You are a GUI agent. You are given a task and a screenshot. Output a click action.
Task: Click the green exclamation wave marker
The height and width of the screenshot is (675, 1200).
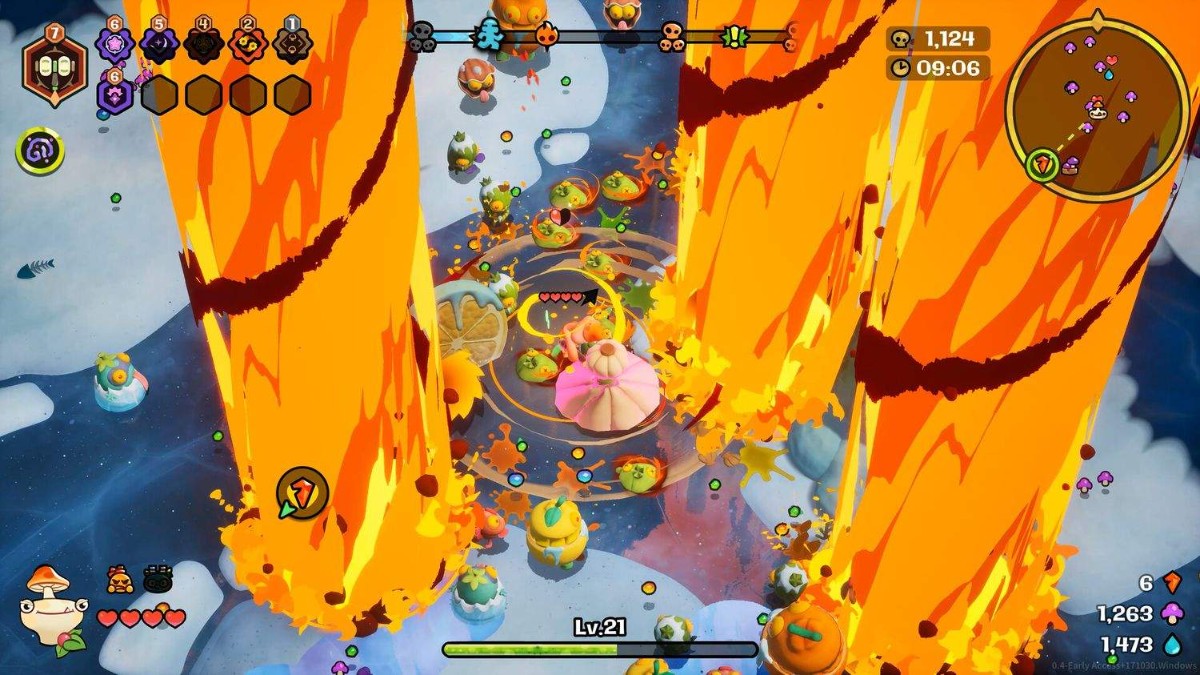click(x=736, y=37)
